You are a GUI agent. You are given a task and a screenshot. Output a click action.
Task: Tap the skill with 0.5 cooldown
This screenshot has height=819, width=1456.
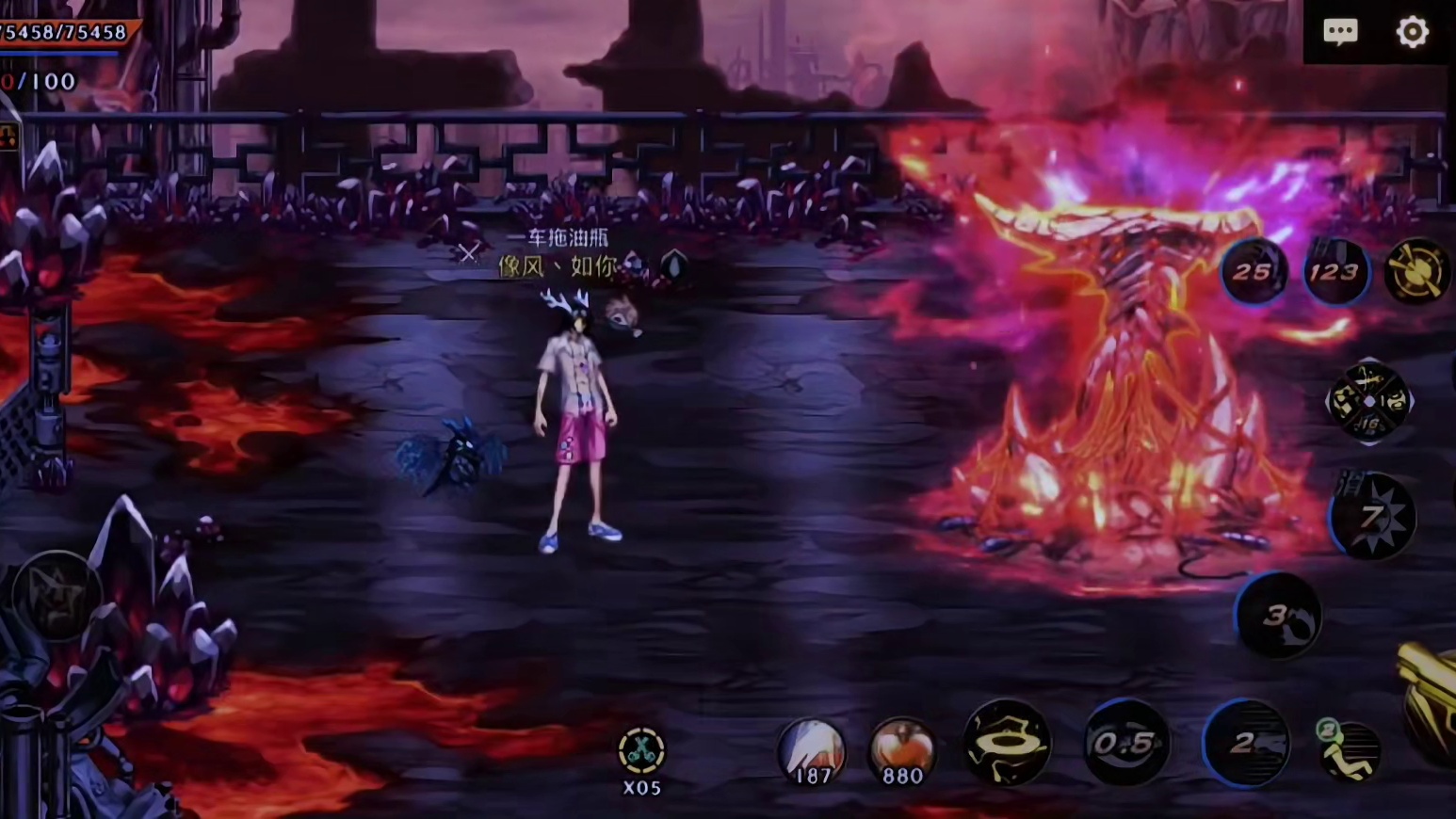point(1126,744)
